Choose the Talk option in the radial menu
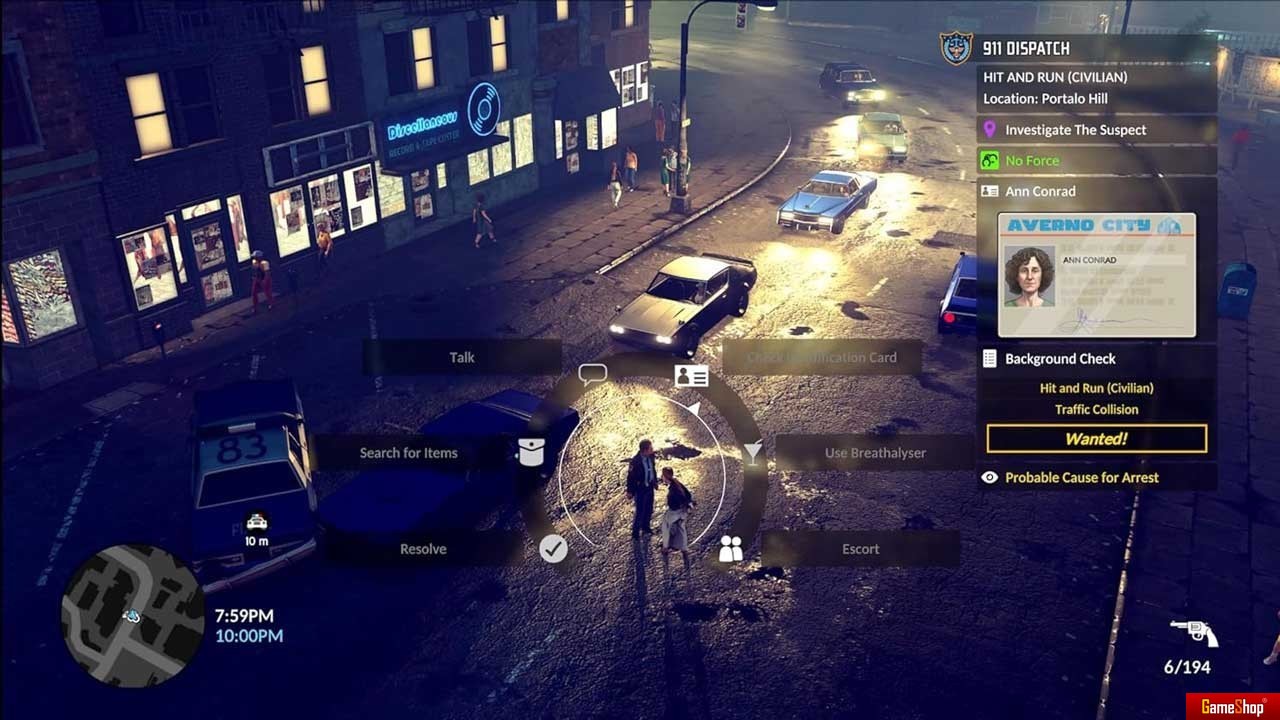 click(461, 357)
